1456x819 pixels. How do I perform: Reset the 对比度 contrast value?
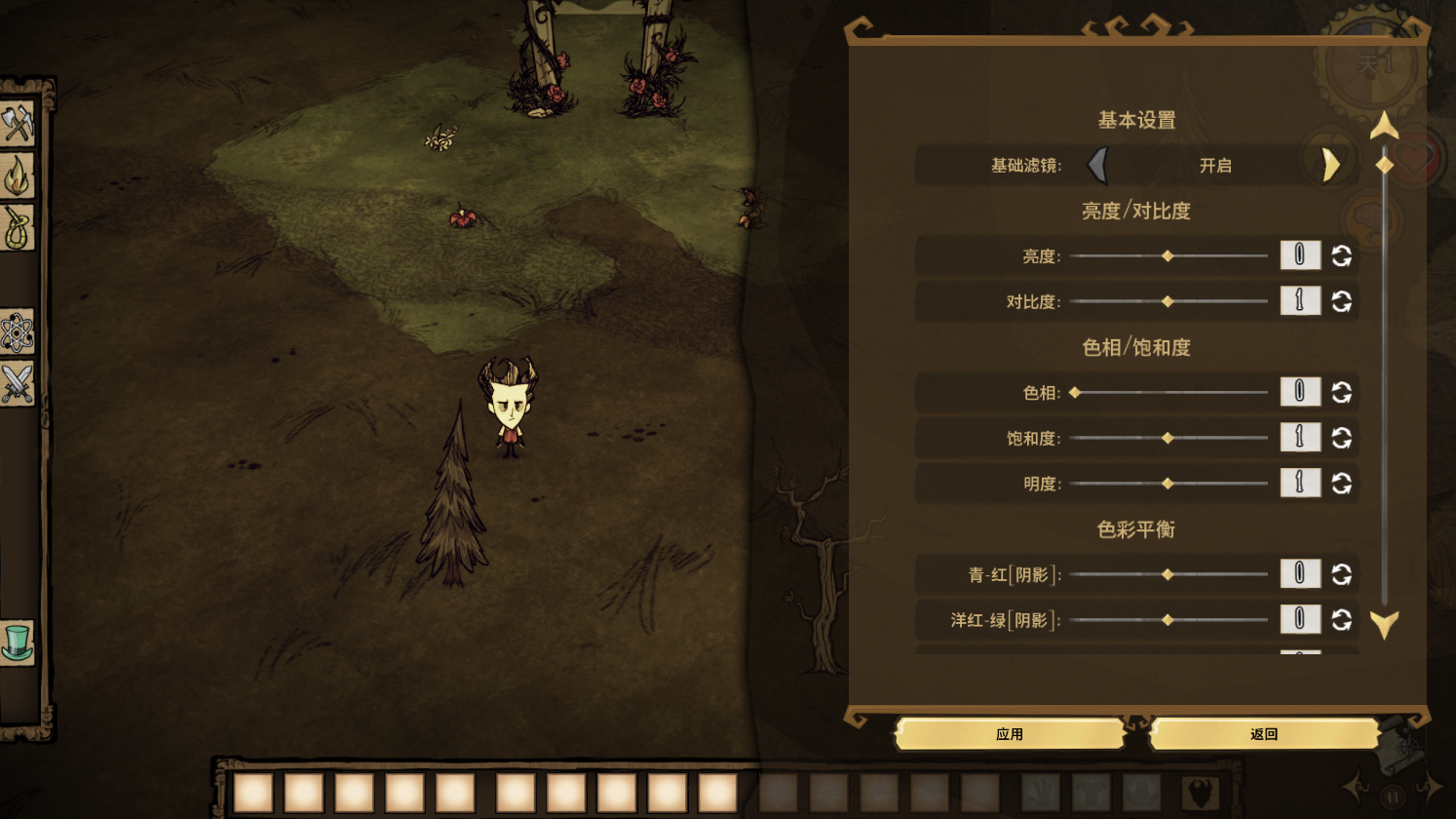(x=1342, y=301)
